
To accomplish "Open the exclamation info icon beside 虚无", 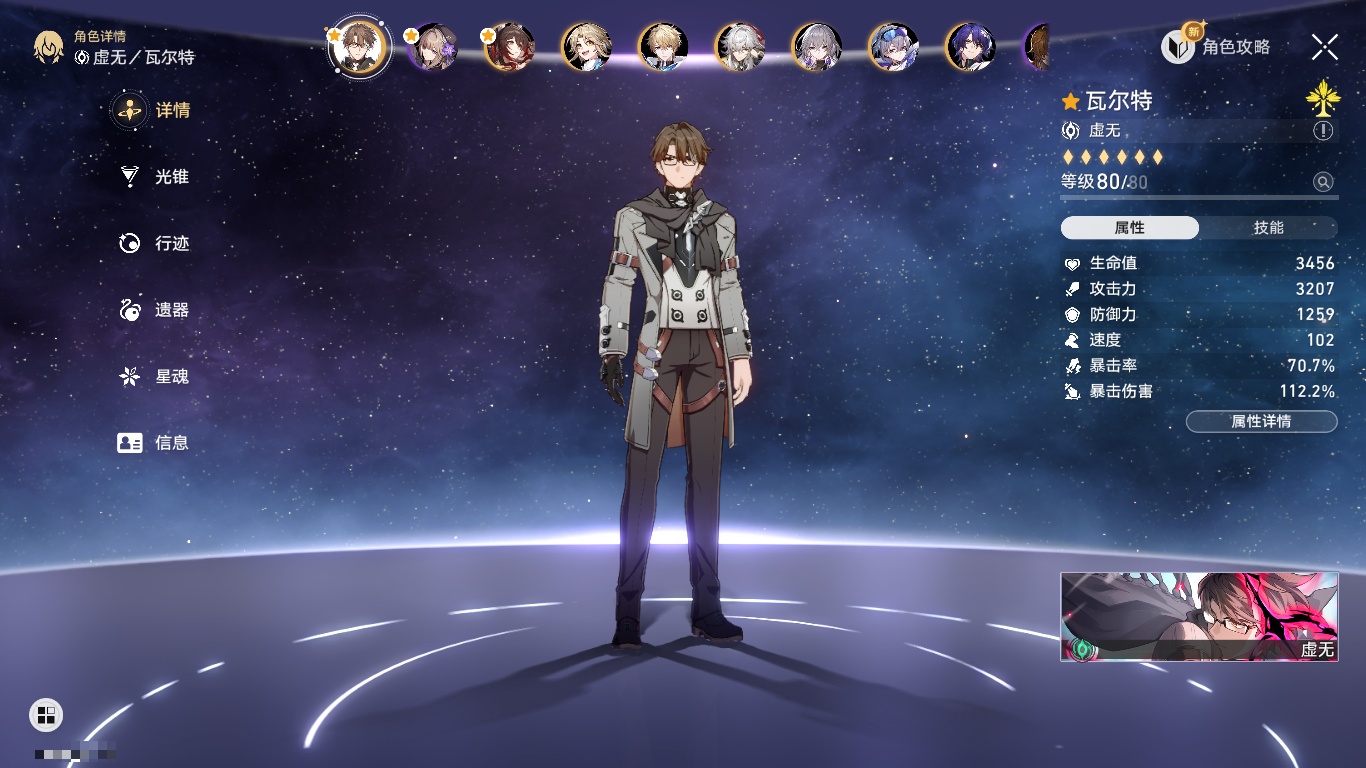I will pyautogui.click(x=1323, y=131).
